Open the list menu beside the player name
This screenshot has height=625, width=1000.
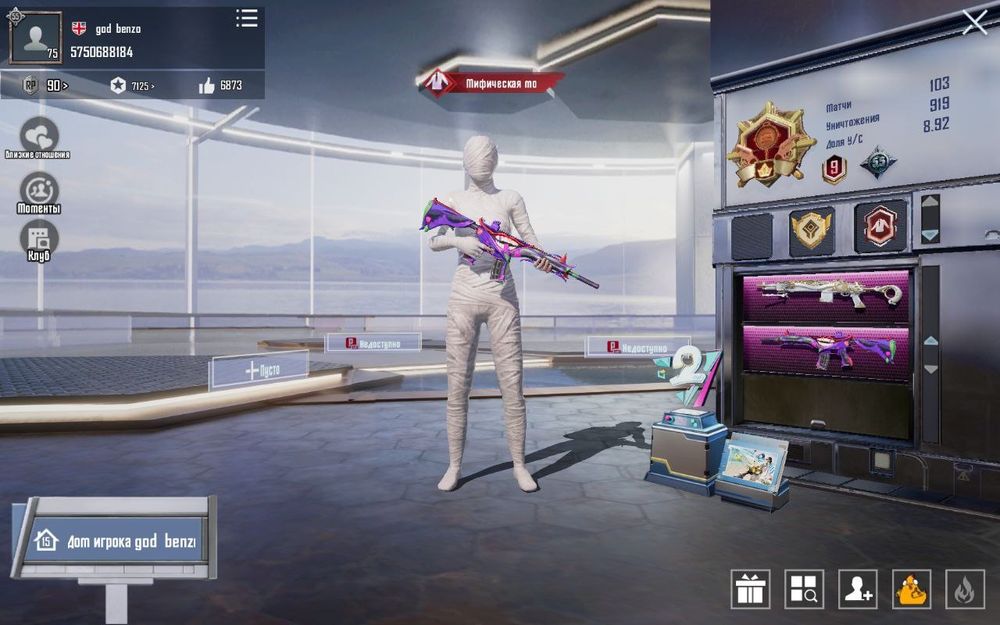tap(246, 19)
